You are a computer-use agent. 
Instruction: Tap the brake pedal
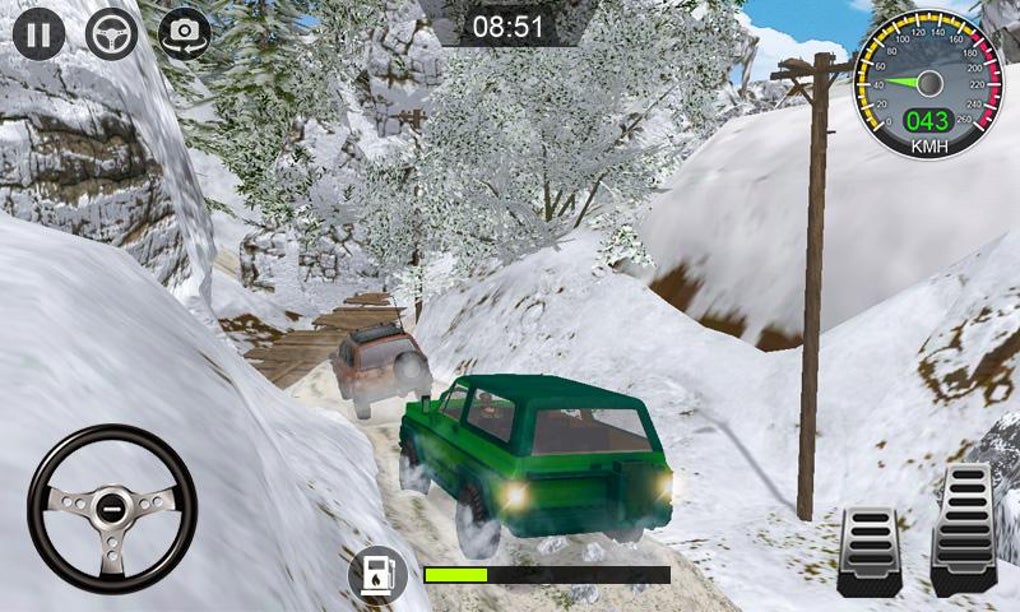coord(869,551)
